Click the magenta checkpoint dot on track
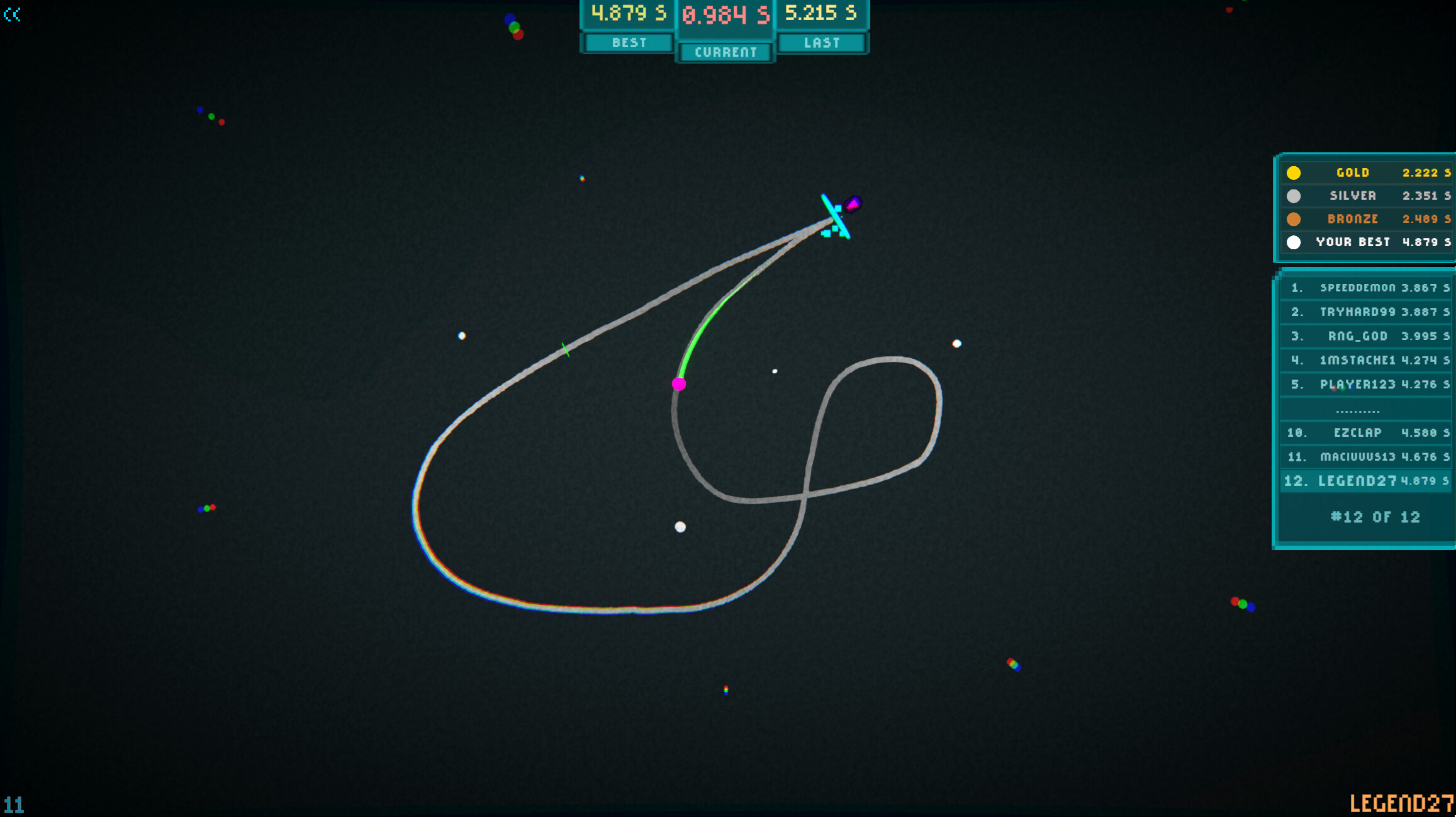Image resolution: width=1456 pixels, height=817 pixels. 679,383
